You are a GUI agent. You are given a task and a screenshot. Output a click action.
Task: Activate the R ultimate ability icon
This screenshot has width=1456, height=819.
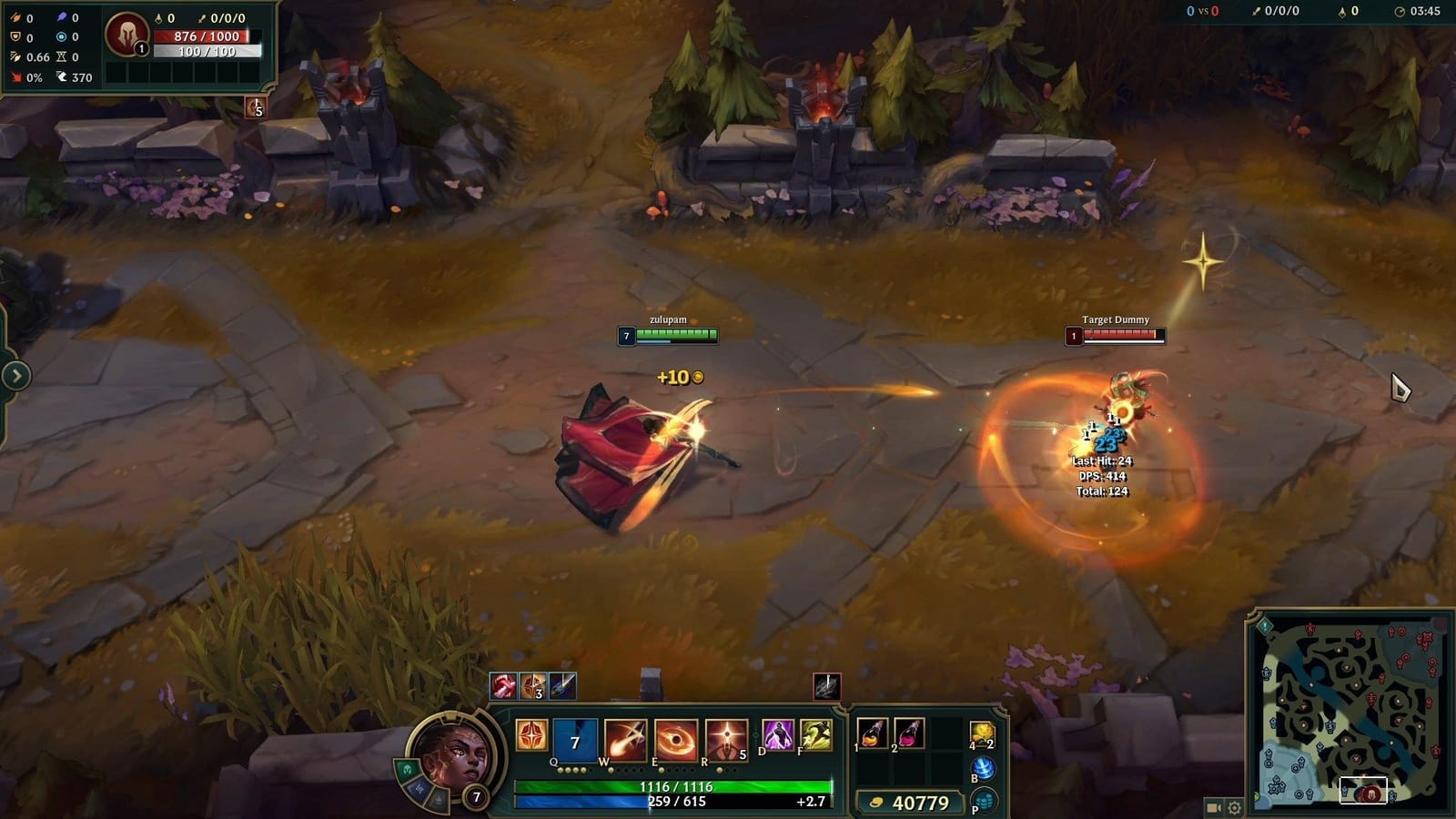727,737
